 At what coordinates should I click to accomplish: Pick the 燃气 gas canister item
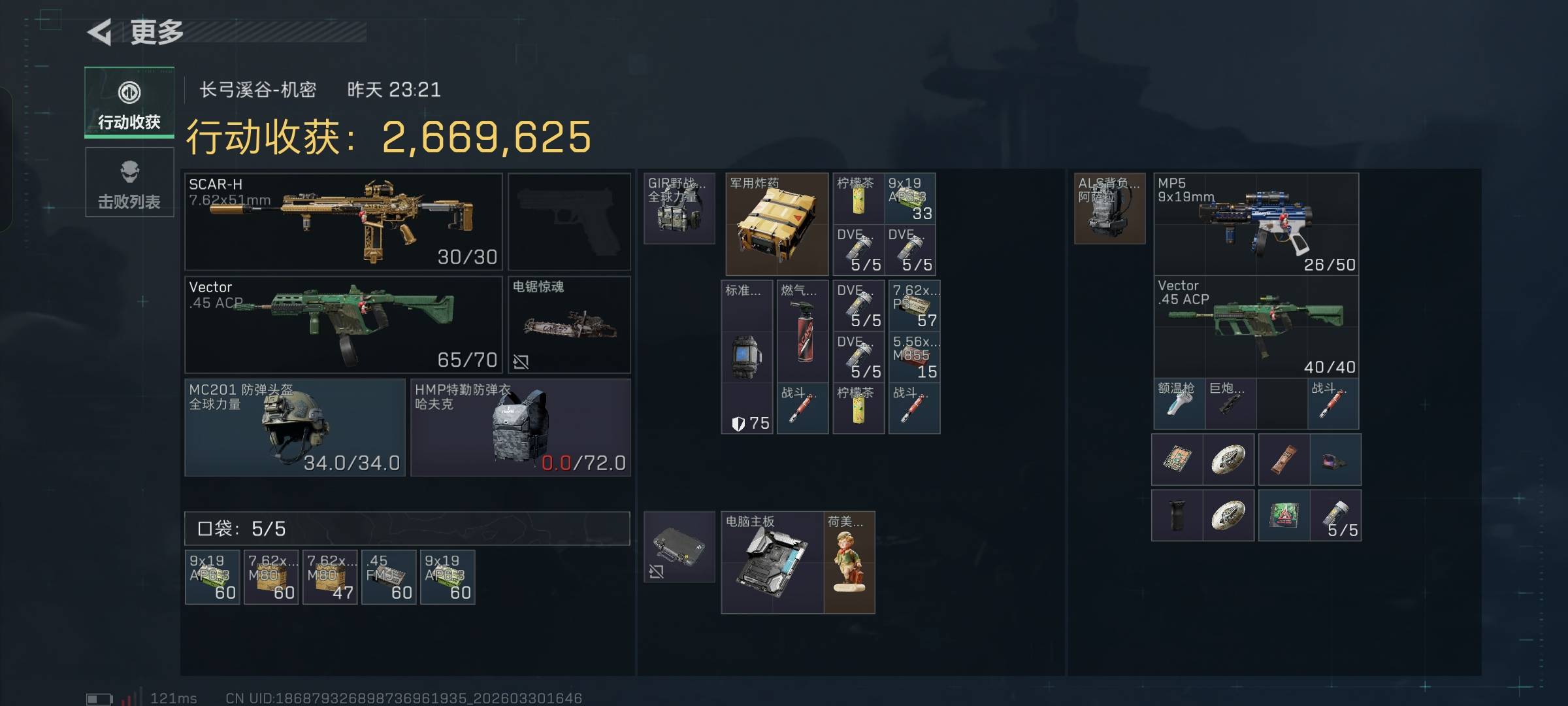pyautogui.click(x=802, y=331)
